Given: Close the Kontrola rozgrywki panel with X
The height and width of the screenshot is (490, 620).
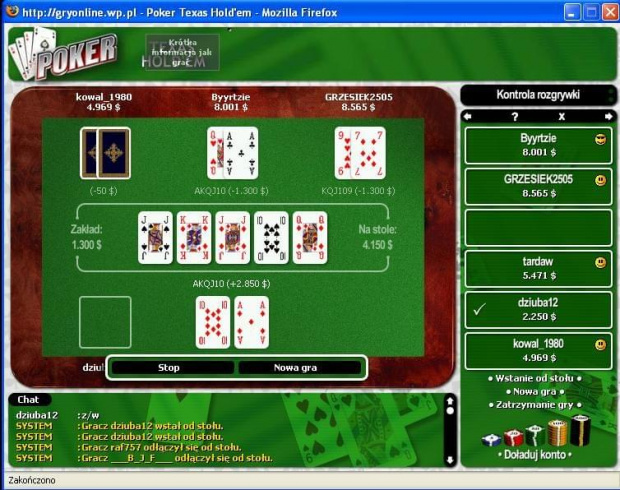Looking at the screenshot, I should pos(562,117).
